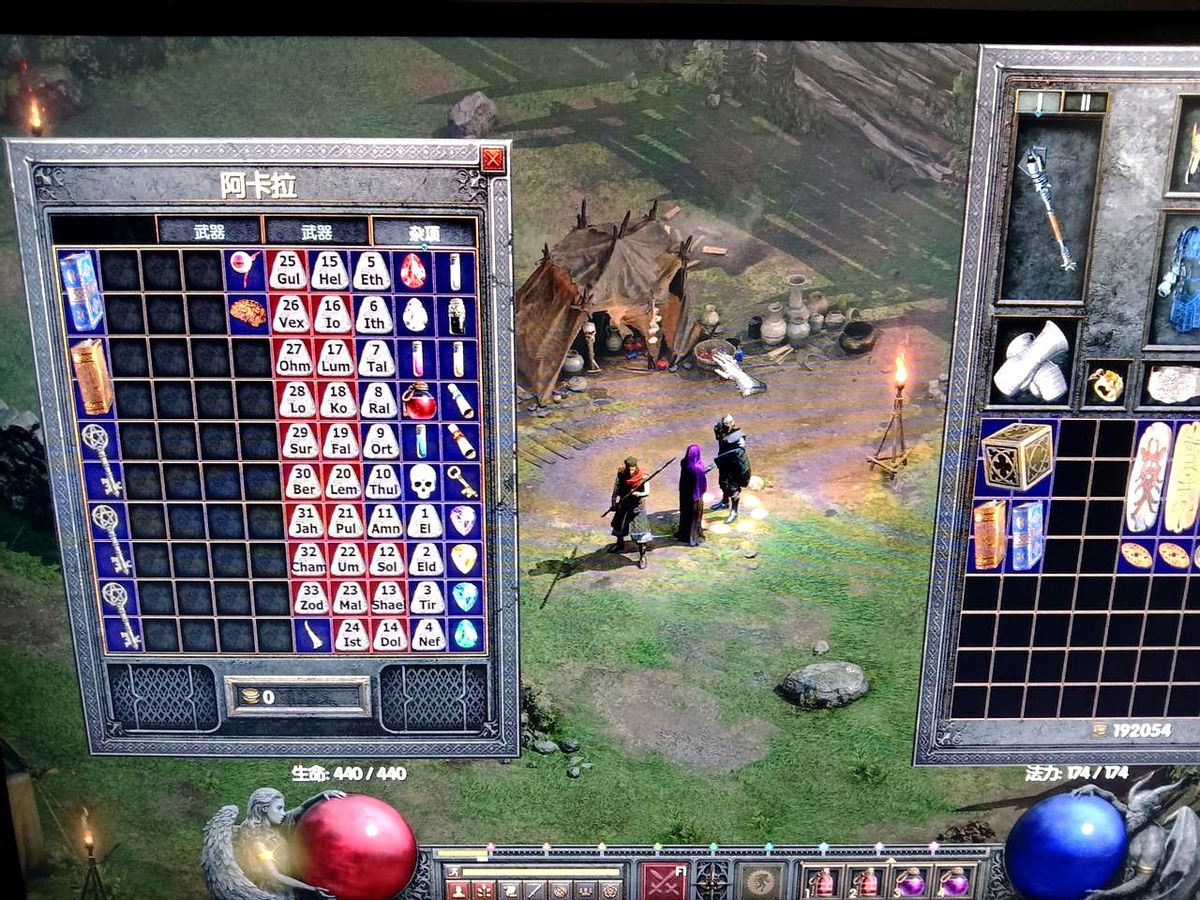Select the Horadric Cube in the inventory
Image resolution: width=1200 pixels, height=900 pixels.
pyautogui.click(x=1016, y=456)
